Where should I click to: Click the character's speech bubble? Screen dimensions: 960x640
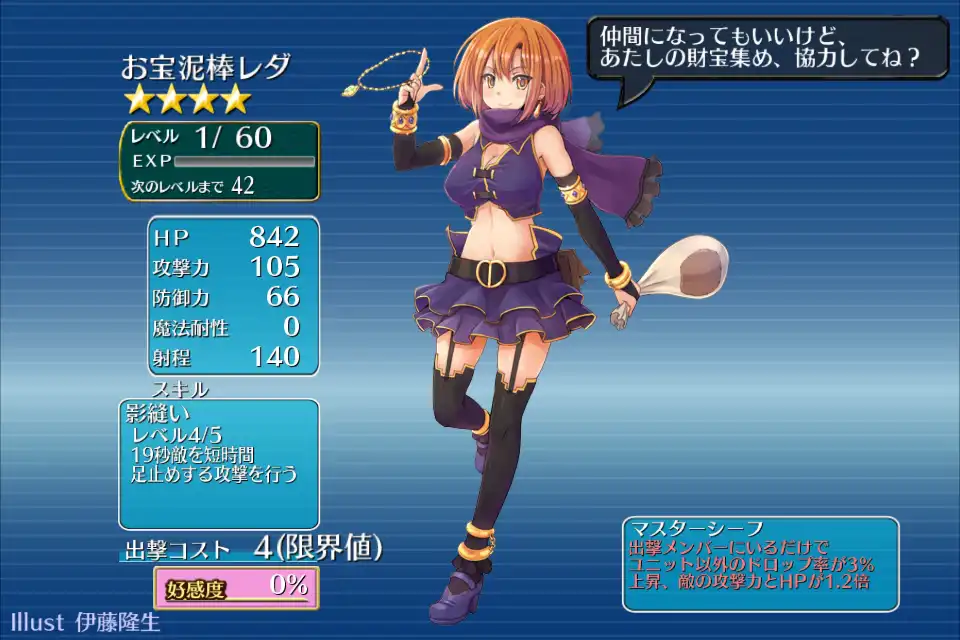(x=767, y=48)
